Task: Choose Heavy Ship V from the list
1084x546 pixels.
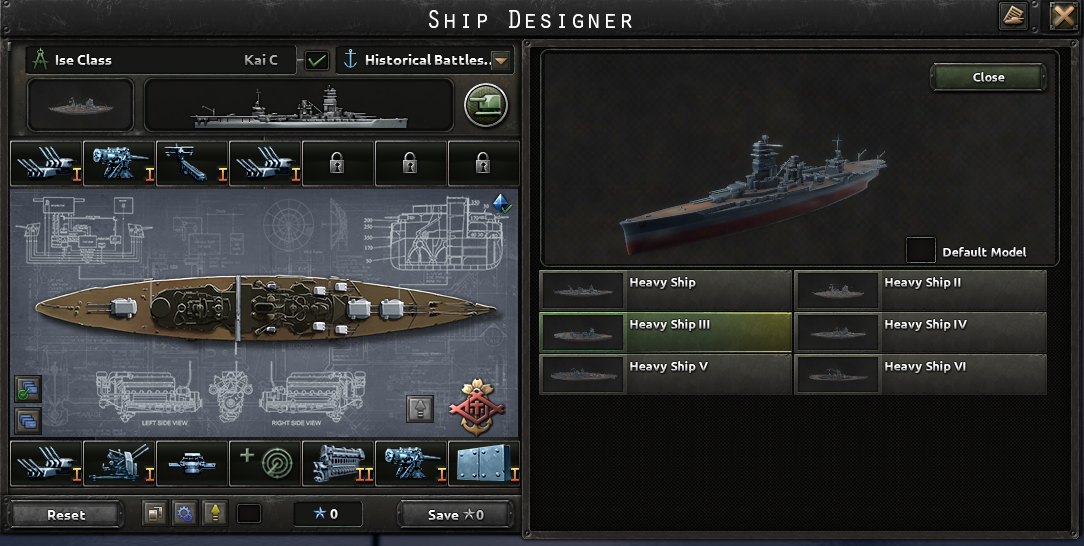Action: pos(665,373)
